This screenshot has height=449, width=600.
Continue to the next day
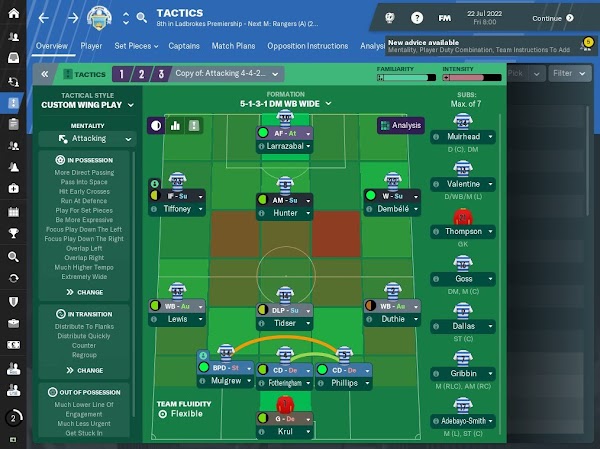[551, 17]
